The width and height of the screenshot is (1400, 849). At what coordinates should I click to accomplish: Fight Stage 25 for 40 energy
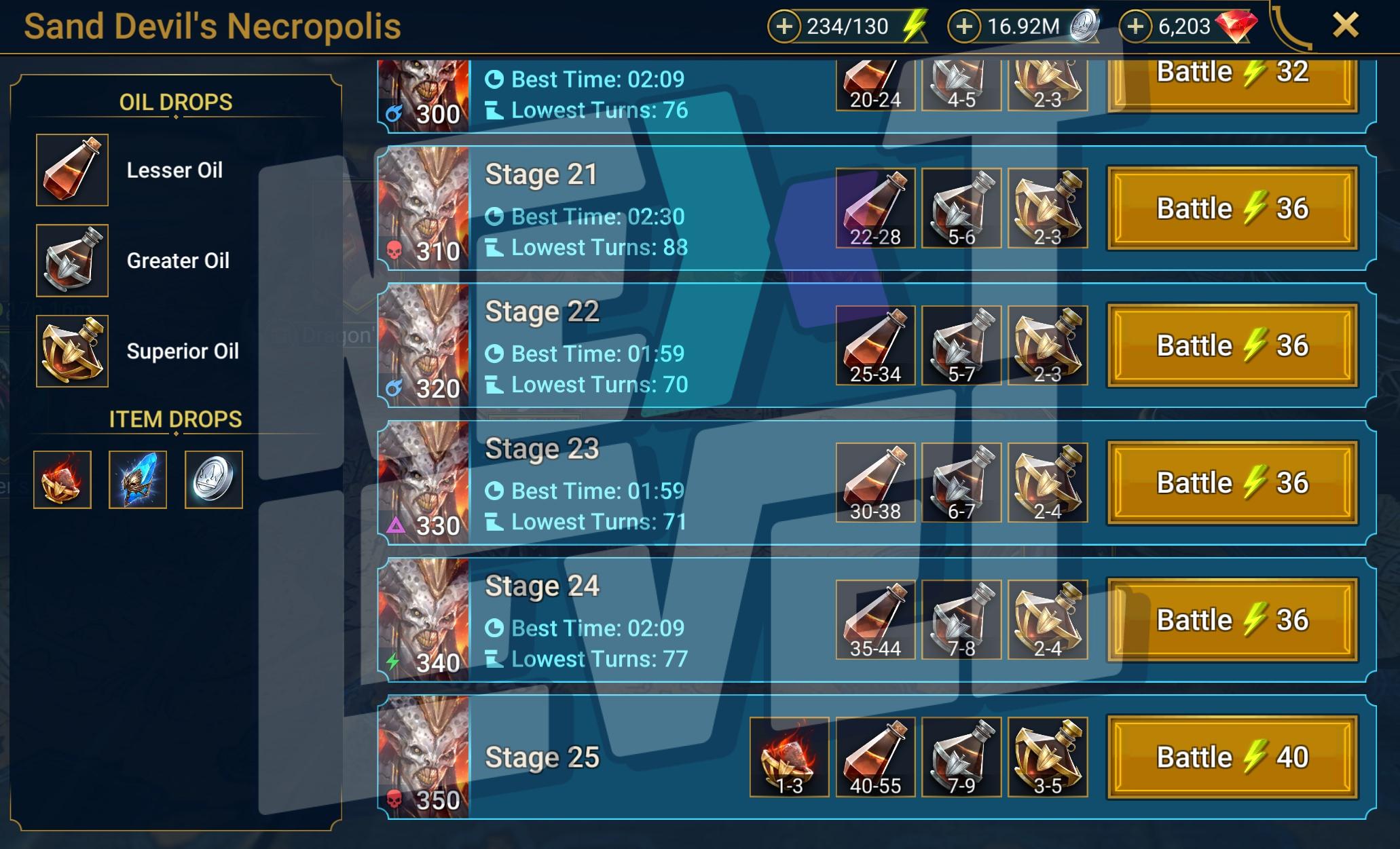1232,757
